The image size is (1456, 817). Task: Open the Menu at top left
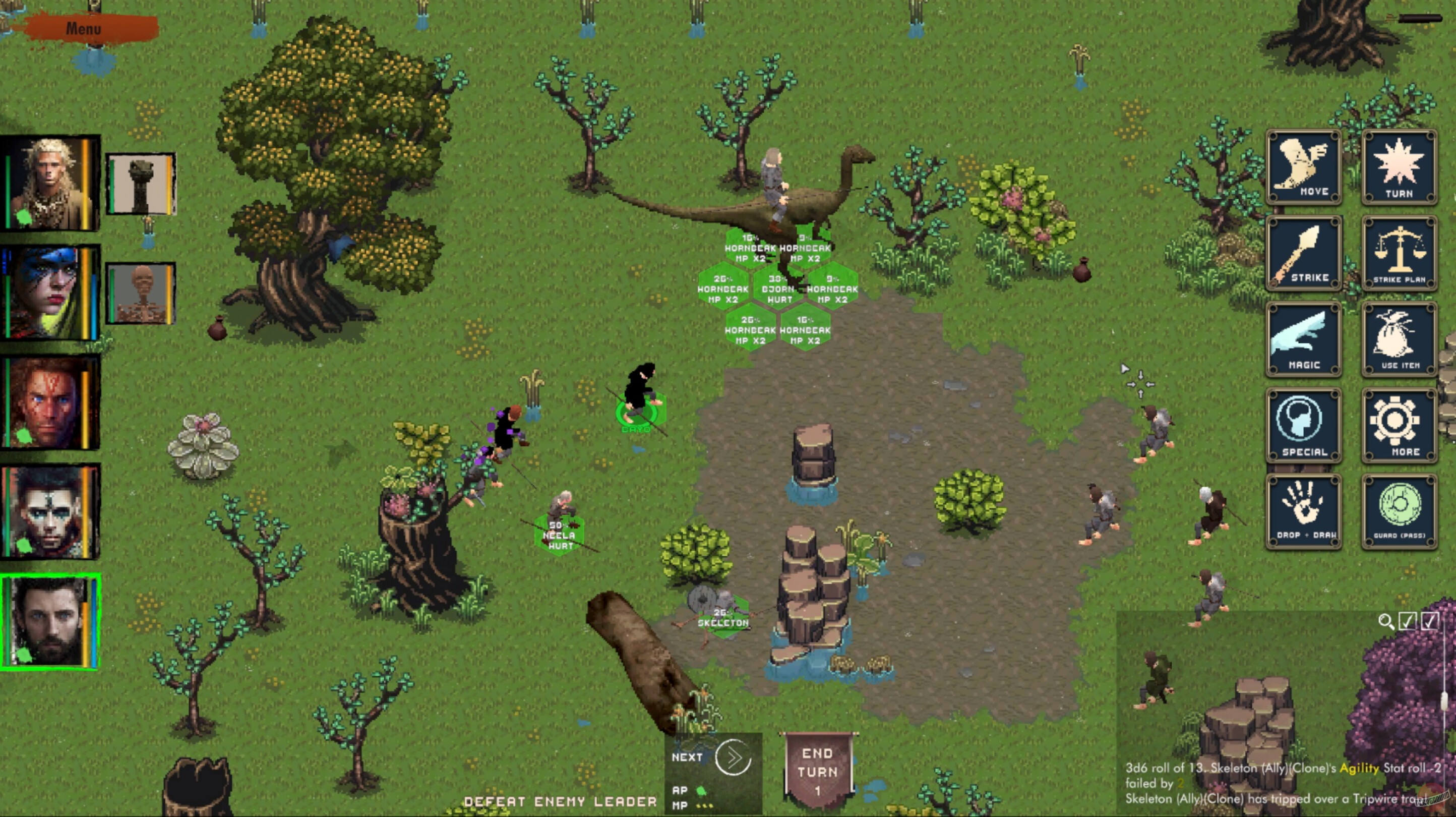coord(83,28)
